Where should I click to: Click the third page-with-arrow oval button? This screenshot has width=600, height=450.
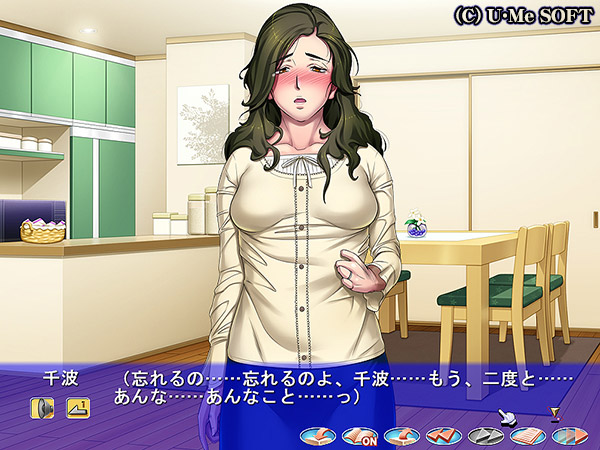[401, 436]
